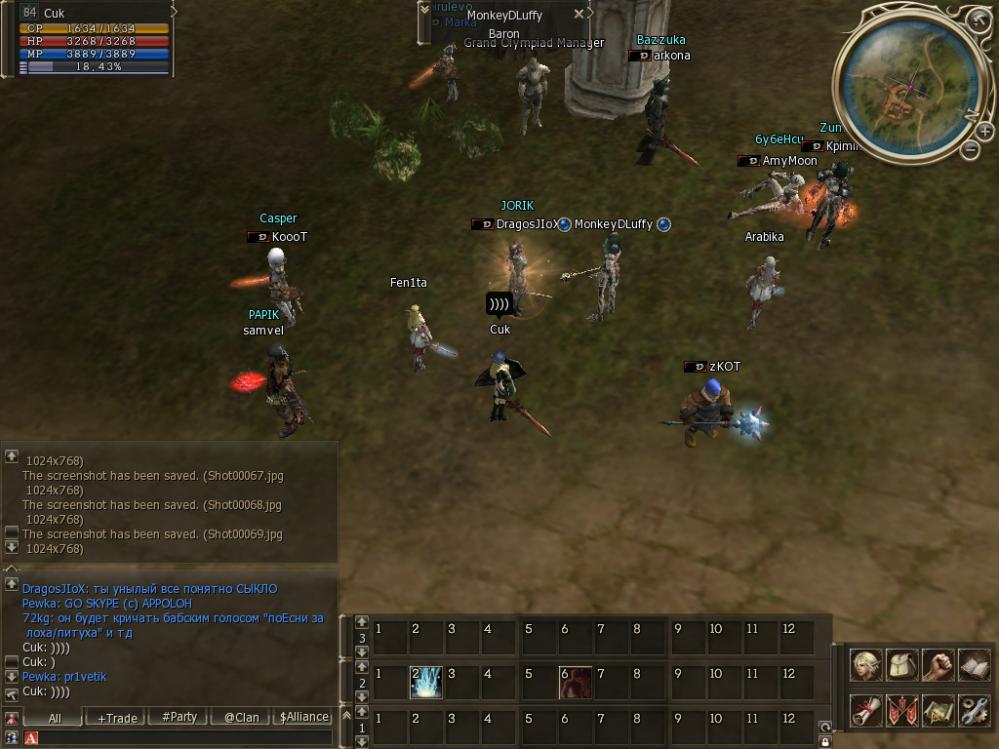Activate the blue burst skill in hotbar slot 2
This screenshot has width=999, height=749.
426,682
